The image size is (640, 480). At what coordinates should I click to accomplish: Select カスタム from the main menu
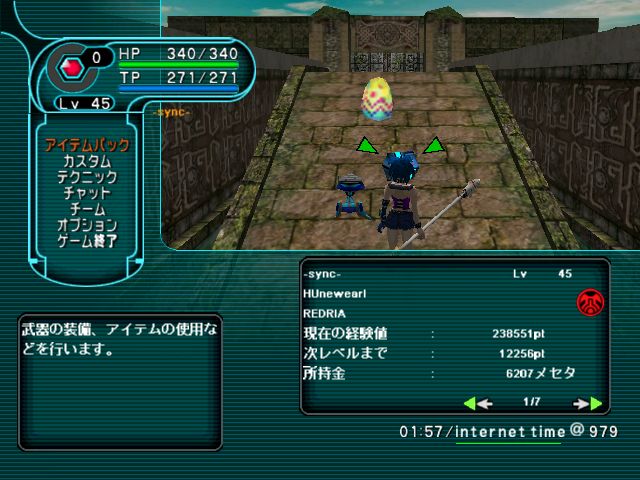tap(87, 161)
